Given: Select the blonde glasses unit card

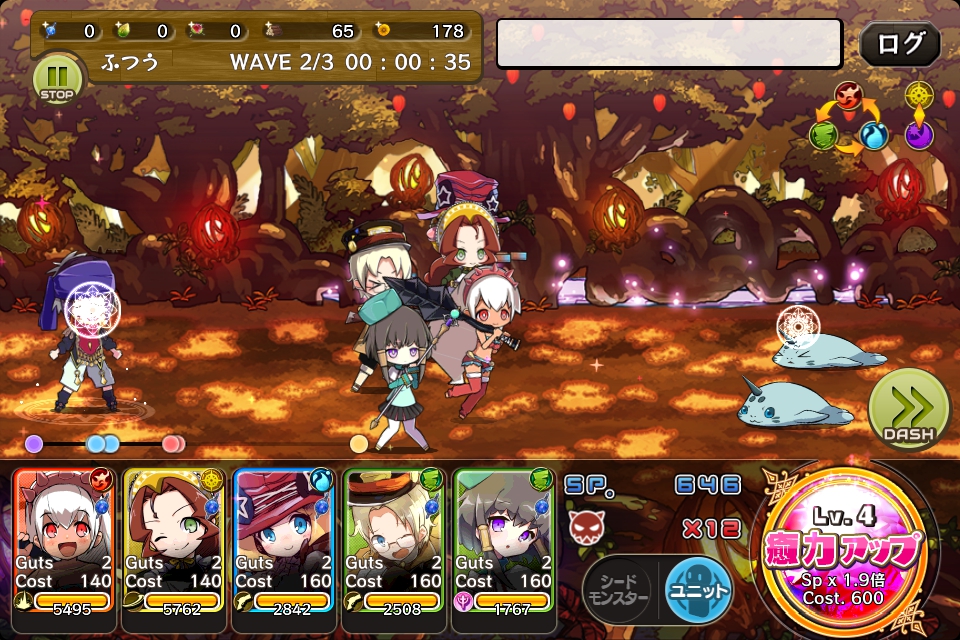Looking at the screenshot, I should tap(395, 540).
